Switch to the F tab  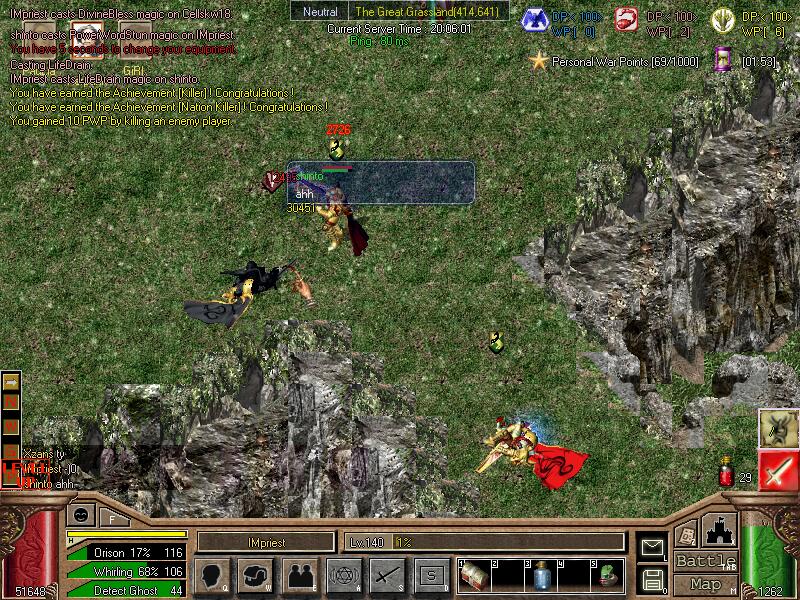tap(112, 517)
